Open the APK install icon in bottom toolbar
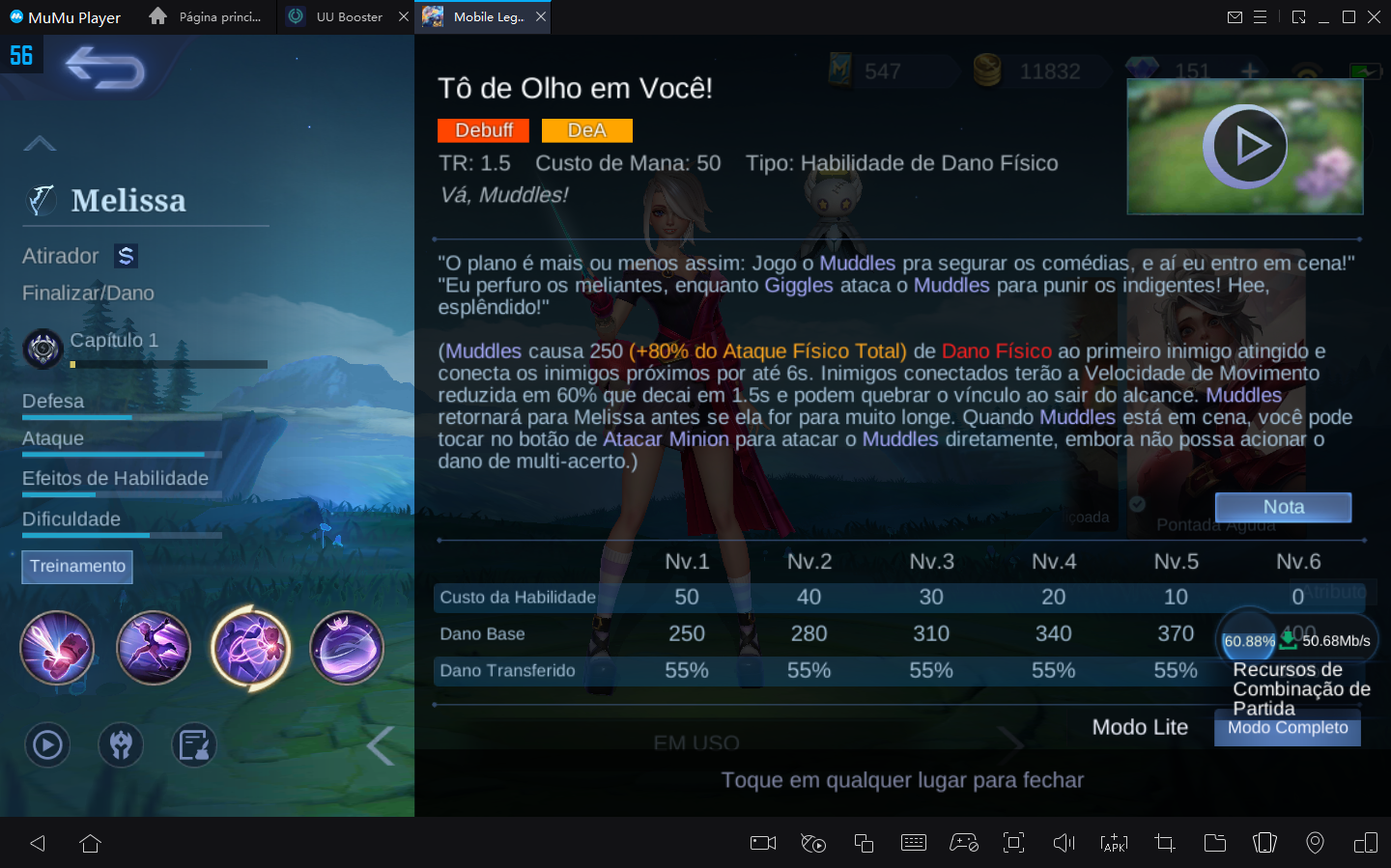 1114,842
